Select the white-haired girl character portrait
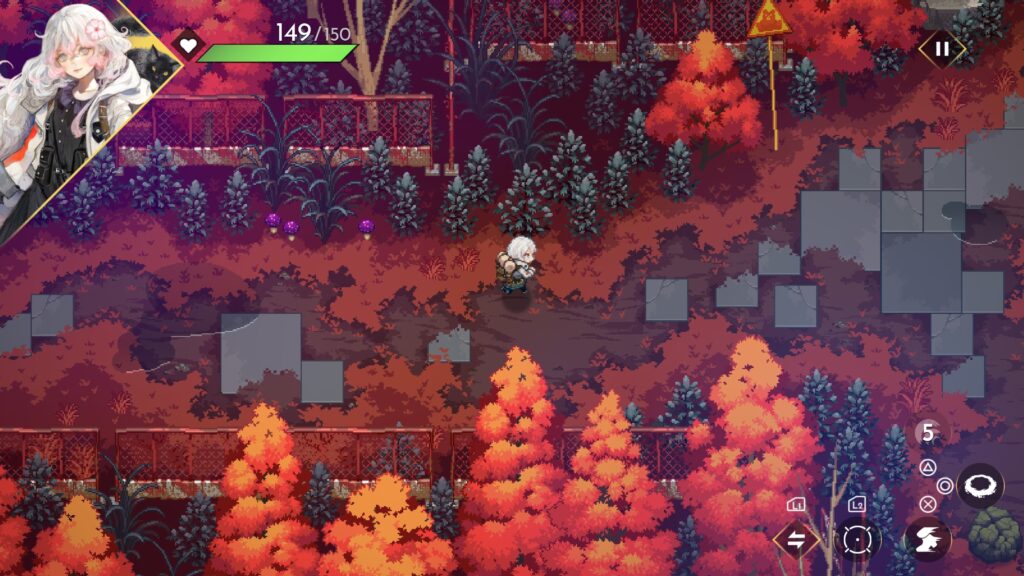This screenshot has width=1024, height=576. click(x=70, y=100)
